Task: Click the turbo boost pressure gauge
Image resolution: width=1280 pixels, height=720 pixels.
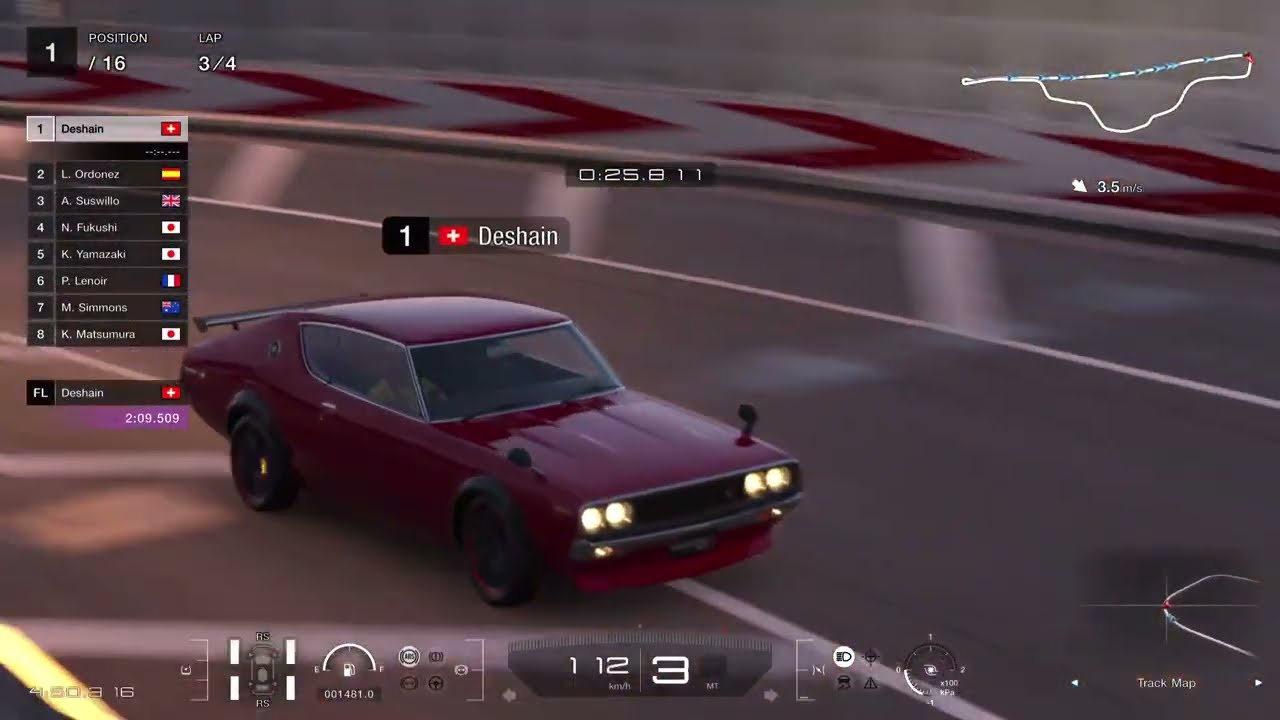Action: tap(930, 668)
